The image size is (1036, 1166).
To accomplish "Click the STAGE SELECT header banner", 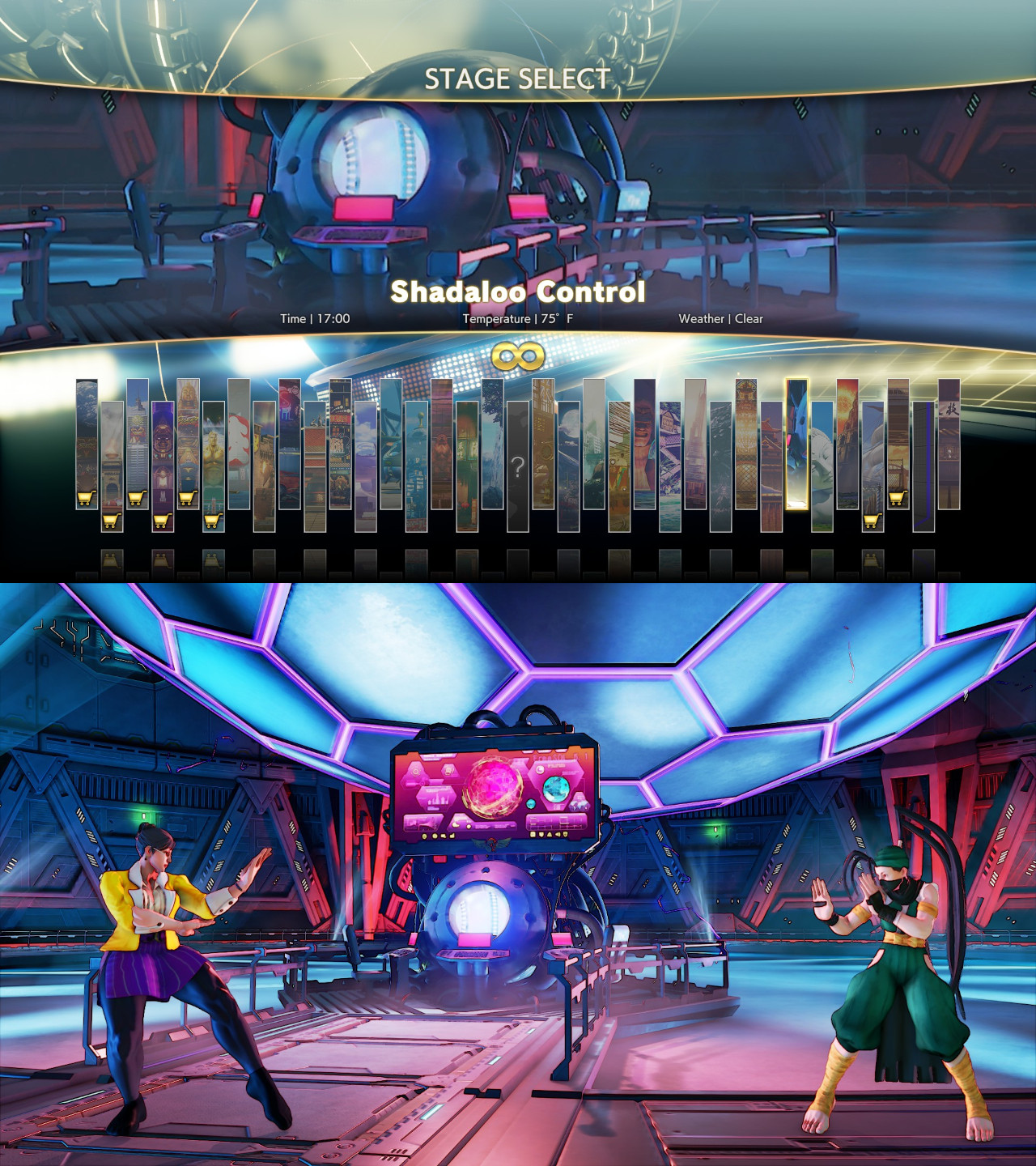I will pos(518,79).
